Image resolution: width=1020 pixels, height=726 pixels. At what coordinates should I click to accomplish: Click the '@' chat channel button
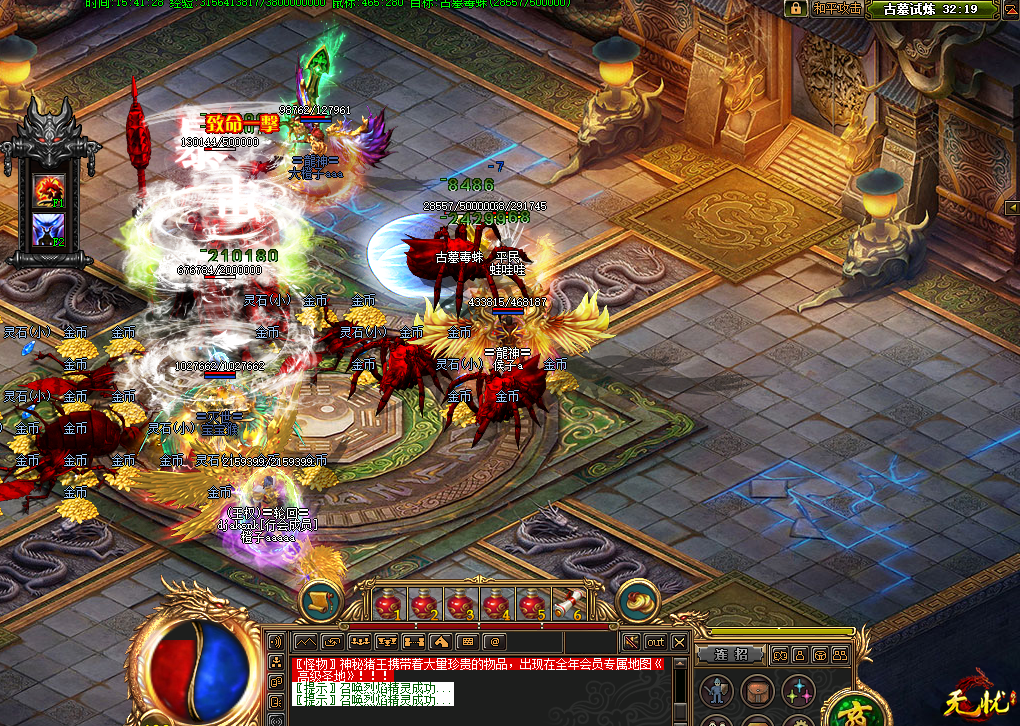494,642
